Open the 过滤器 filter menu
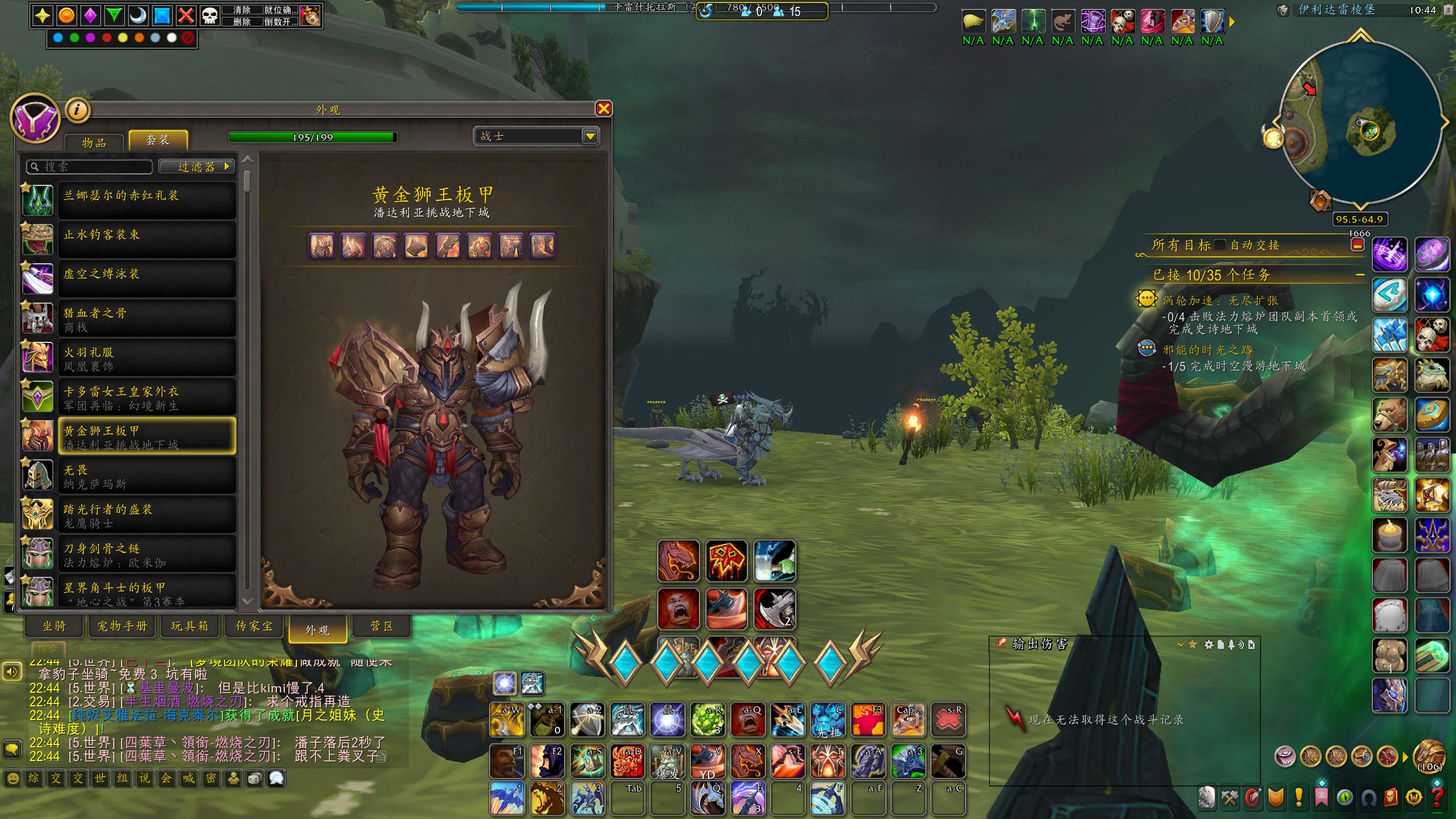The width and height of the screenshot is (1456, 819). (x=197, y=167)
